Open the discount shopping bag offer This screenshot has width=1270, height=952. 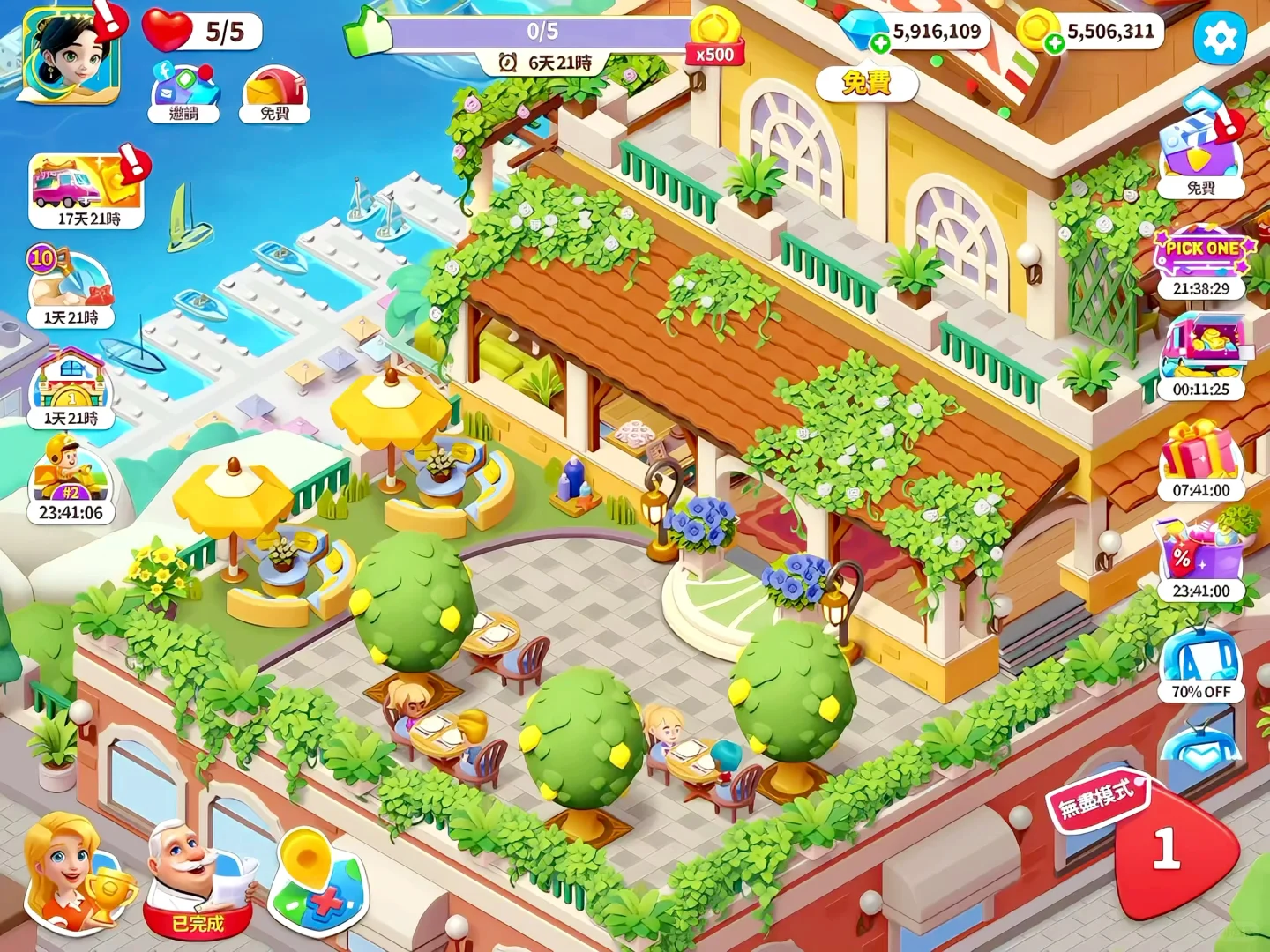coord(1199,551)
